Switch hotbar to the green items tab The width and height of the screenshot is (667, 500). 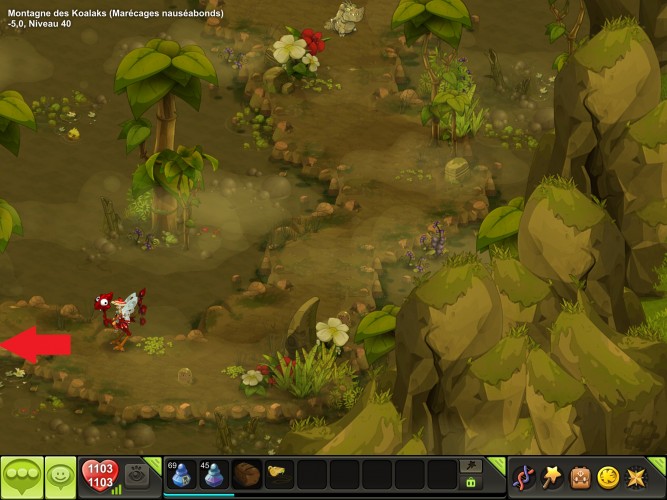pos(470,483)
